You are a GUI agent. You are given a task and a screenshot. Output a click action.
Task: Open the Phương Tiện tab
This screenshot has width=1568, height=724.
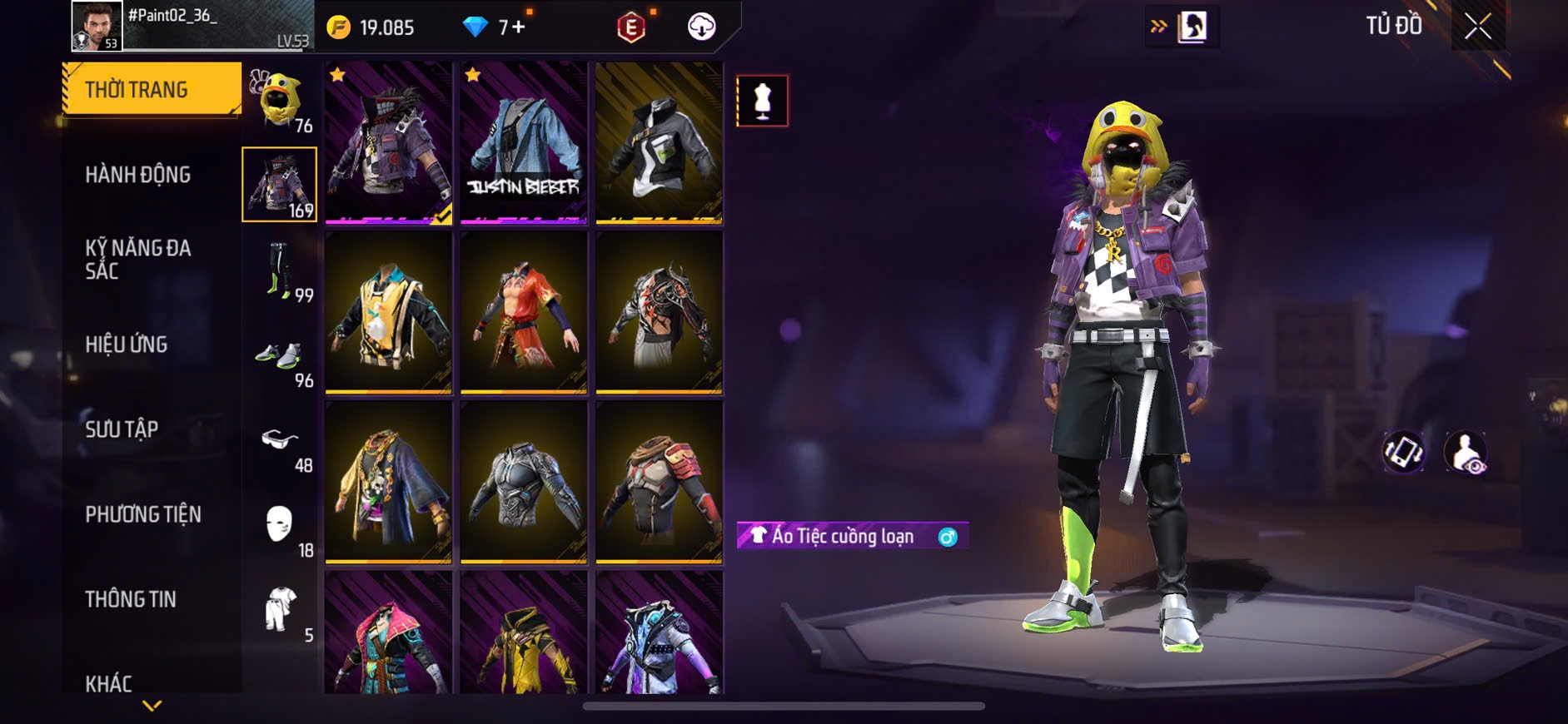[143, 514]
